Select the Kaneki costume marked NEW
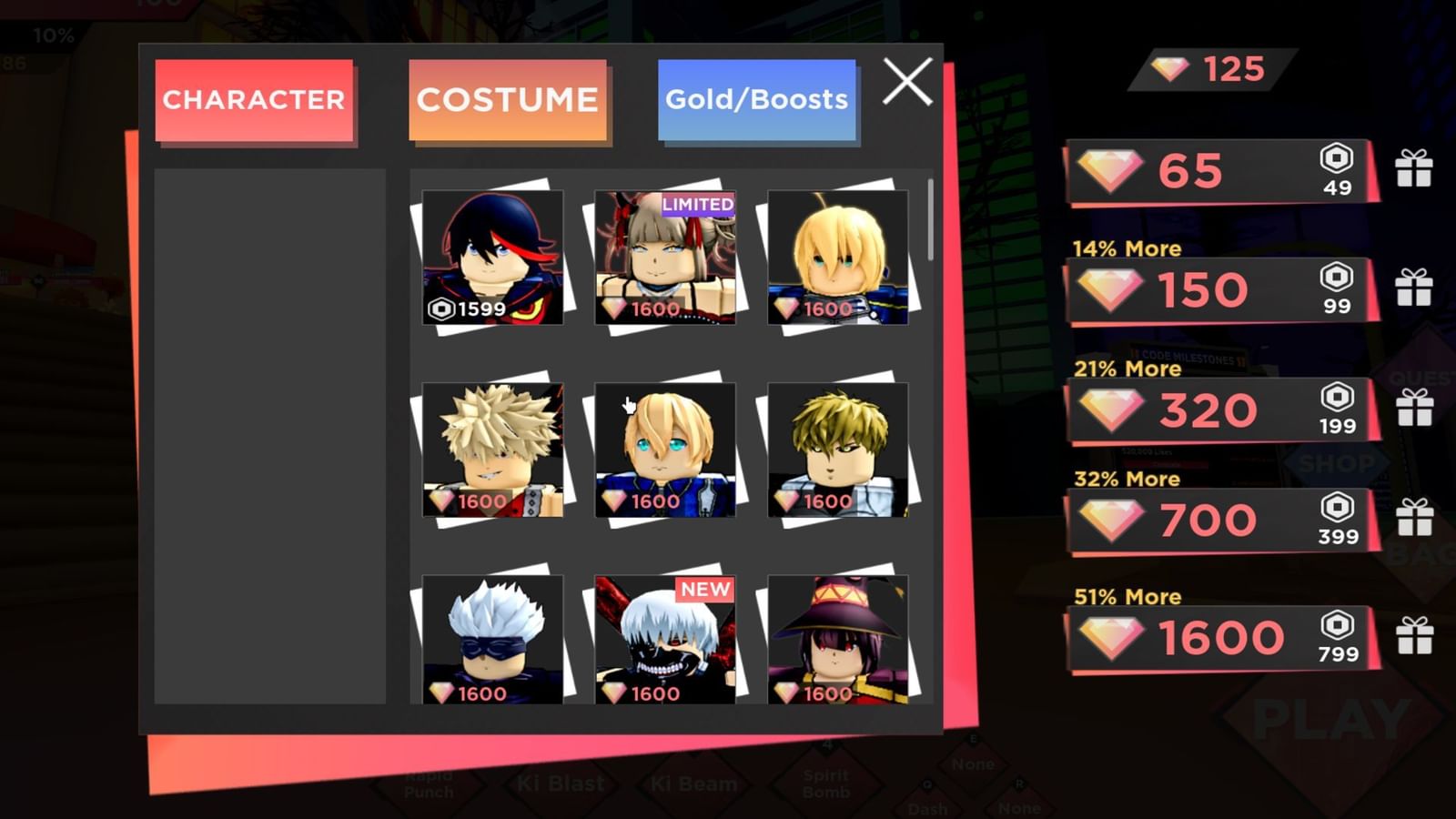 click(x=667, y=642)
